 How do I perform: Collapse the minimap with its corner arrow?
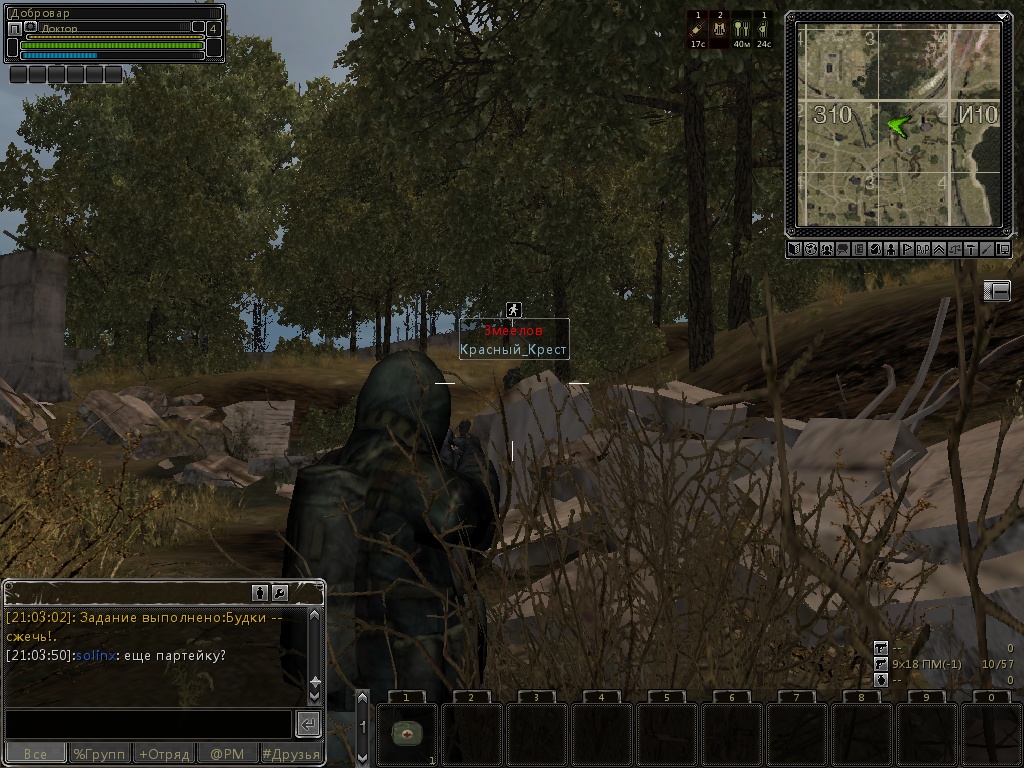click(1003, 18)
